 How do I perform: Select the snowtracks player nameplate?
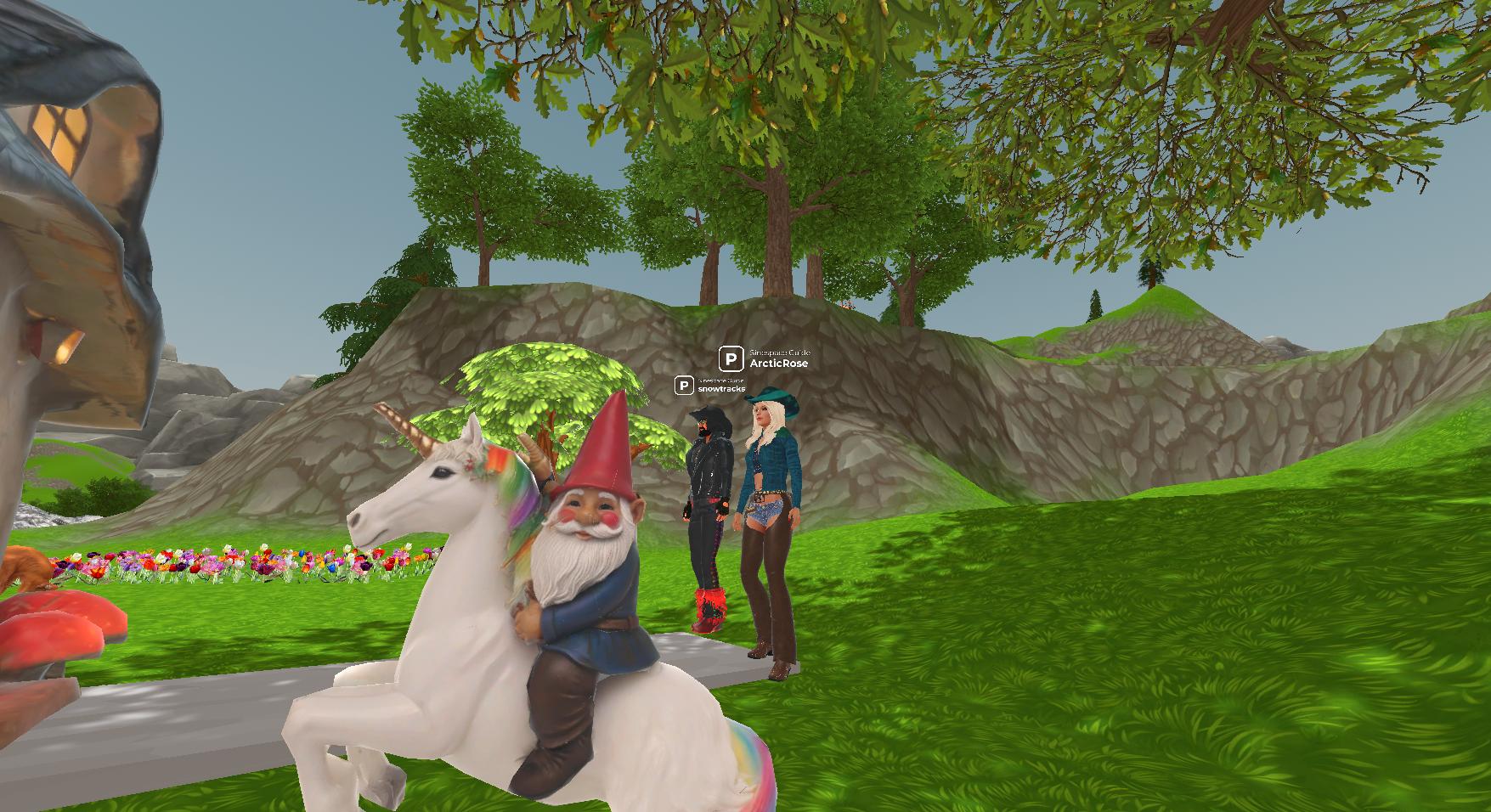click(720, 388)
